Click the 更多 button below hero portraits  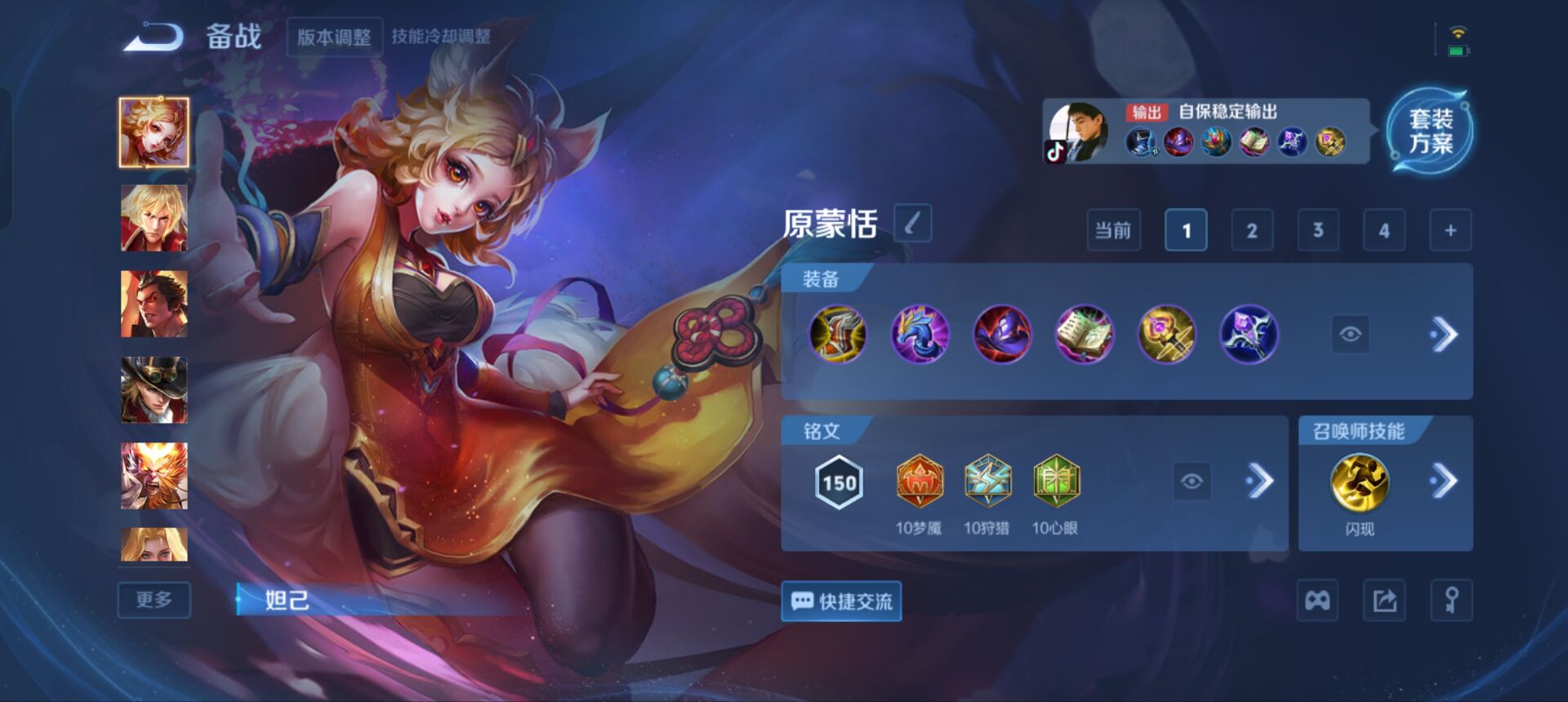pos(154,600)
